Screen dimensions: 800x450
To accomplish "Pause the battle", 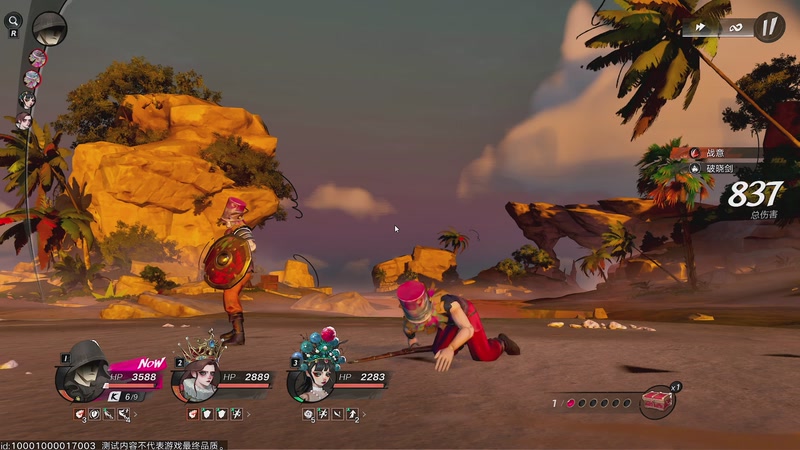I will tap(768, 27).
